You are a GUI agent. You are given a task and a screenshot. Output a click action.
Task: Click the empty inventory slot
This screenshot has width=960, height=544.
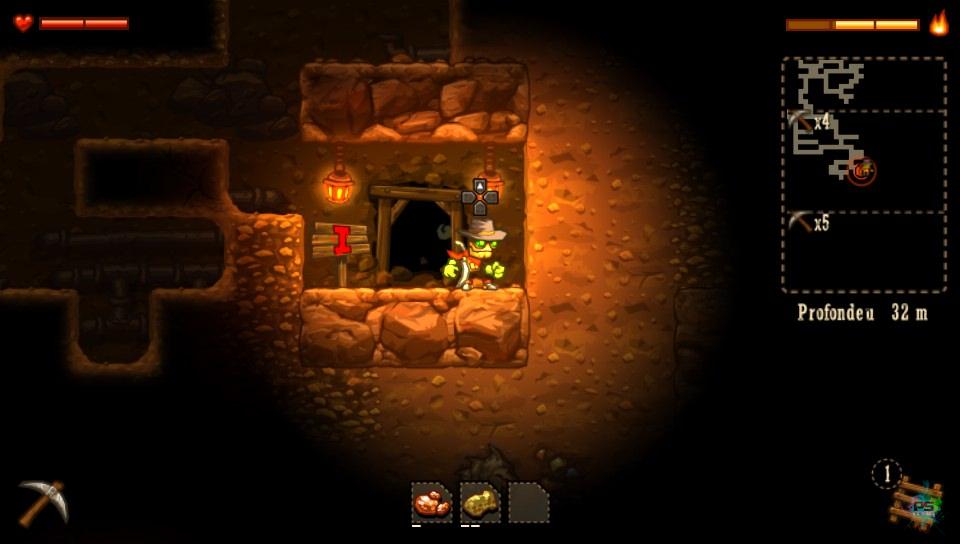coord(528,502)
